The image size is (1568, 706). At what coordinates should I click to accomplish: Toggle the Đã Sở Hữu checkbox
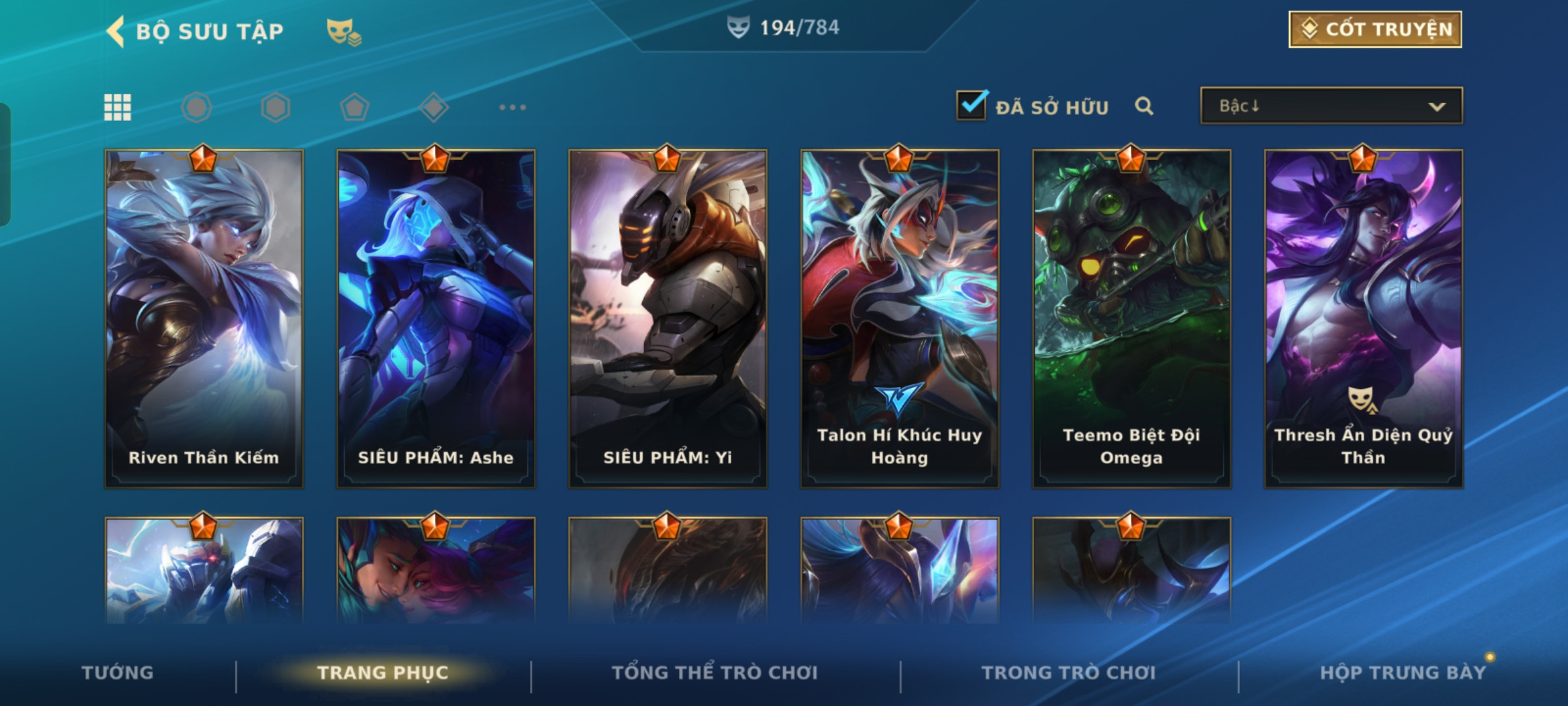(x=972, y=106)
